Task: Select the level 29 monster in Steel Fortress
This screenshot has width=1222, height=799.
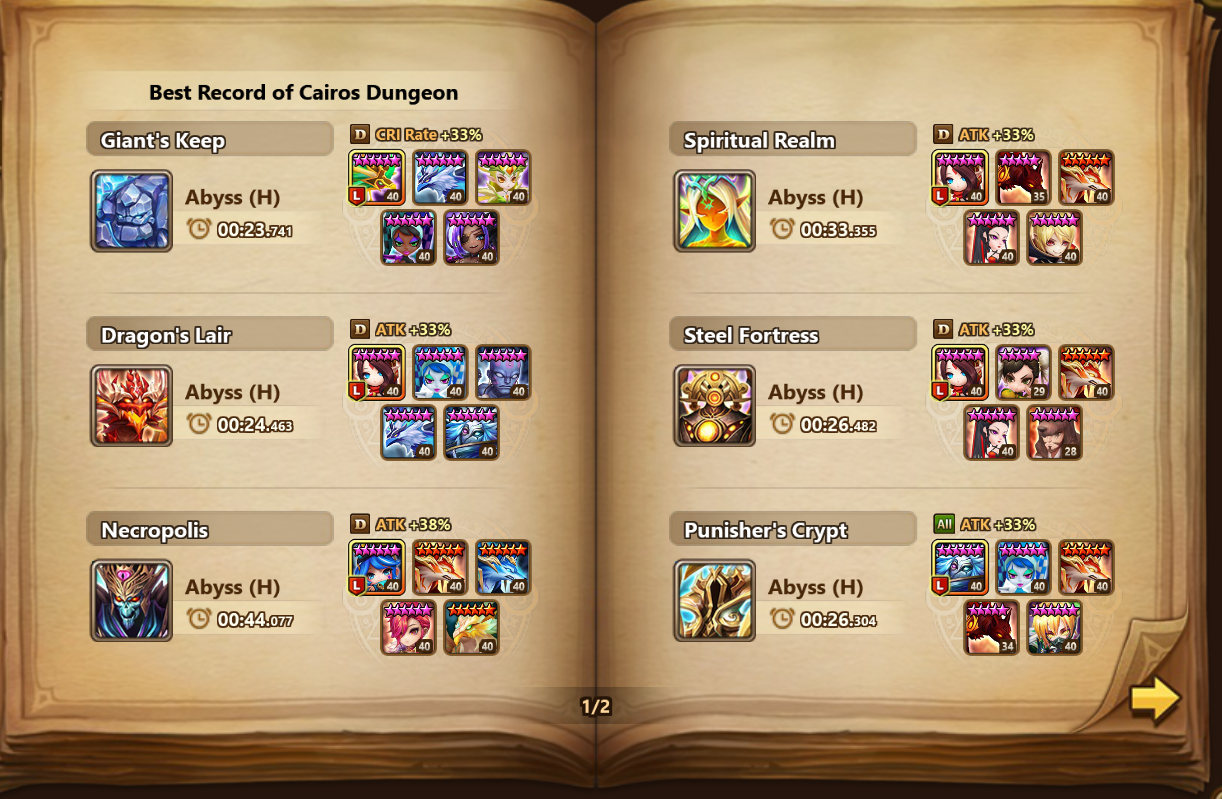Action: [x=1023, y=373]
